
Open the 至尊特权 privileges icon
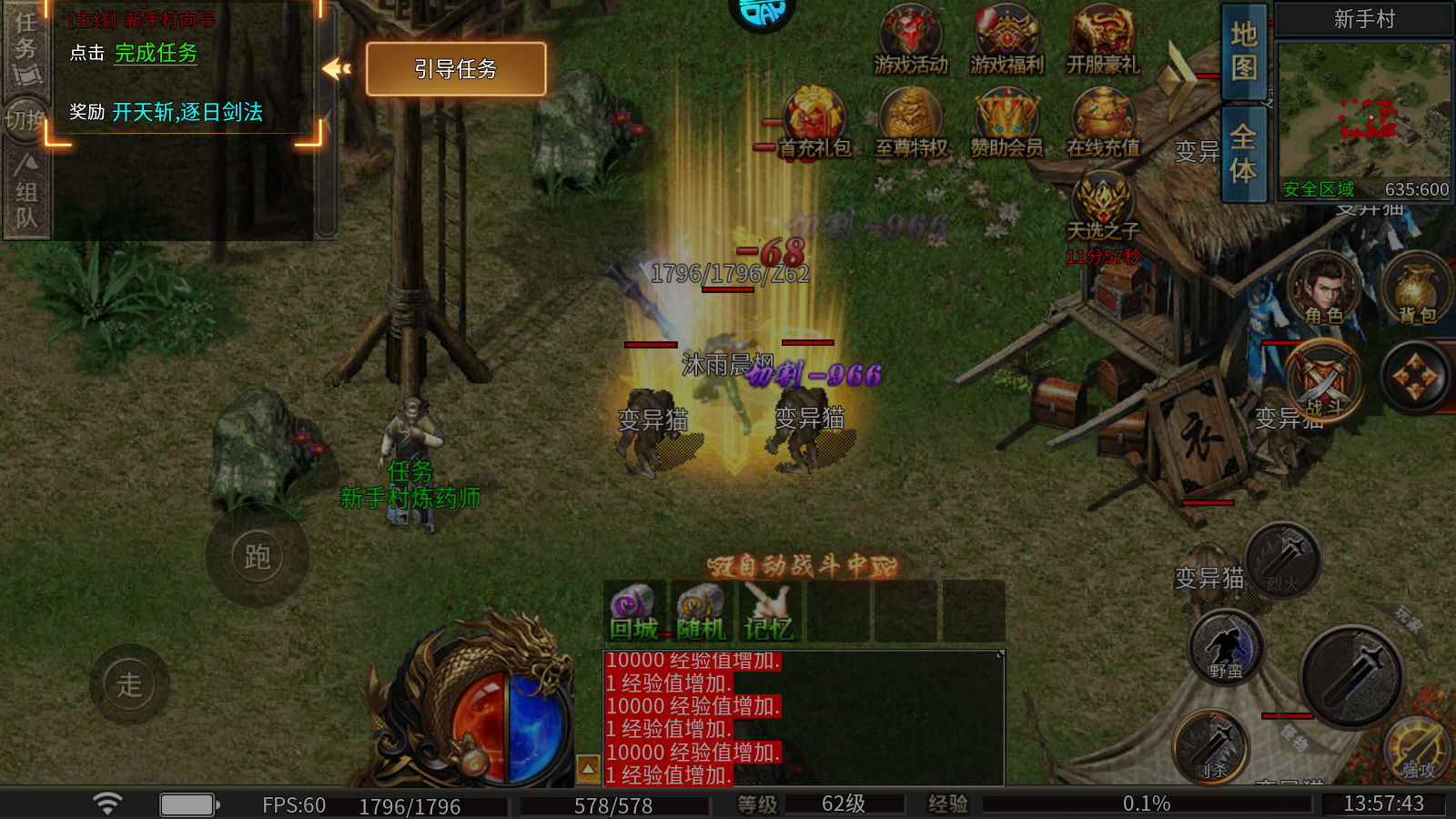(x=911, y=123)
